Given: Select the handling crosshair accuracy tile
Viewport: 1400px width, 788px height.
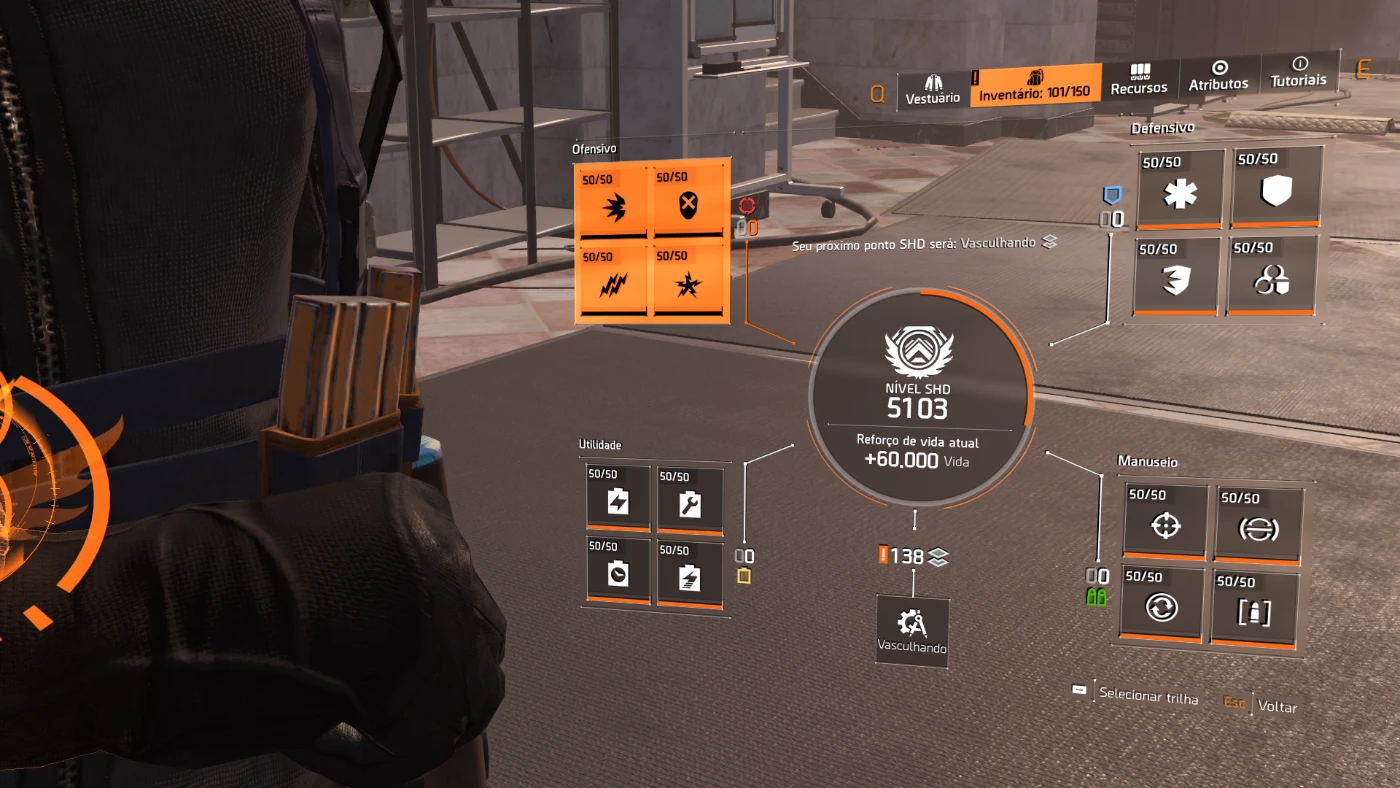Looking at the screenshot, I should pos(1164,520).
